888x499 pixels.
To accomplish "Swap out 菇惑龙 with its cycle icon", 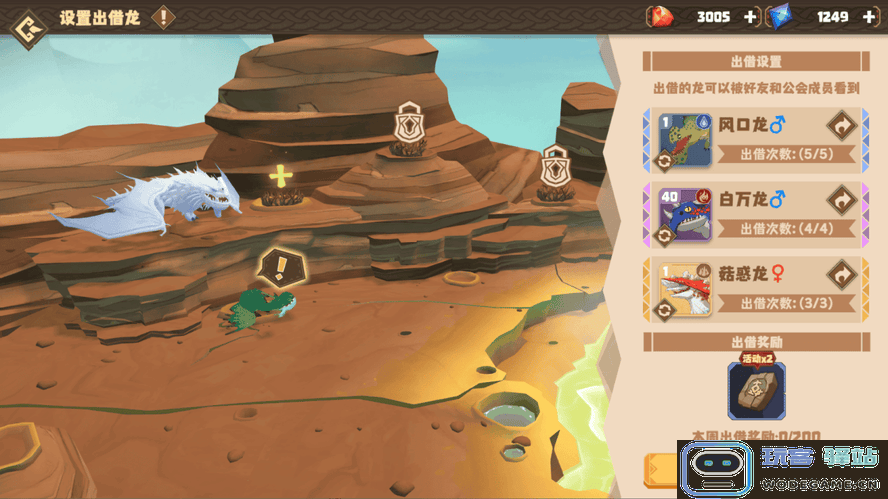I will pos(662,310).
